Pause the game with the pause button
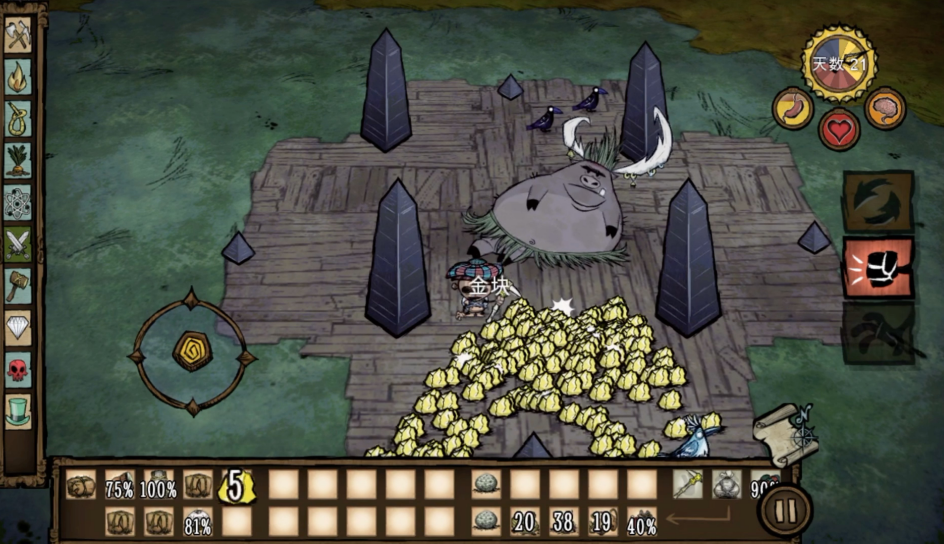 pos(786,512)
